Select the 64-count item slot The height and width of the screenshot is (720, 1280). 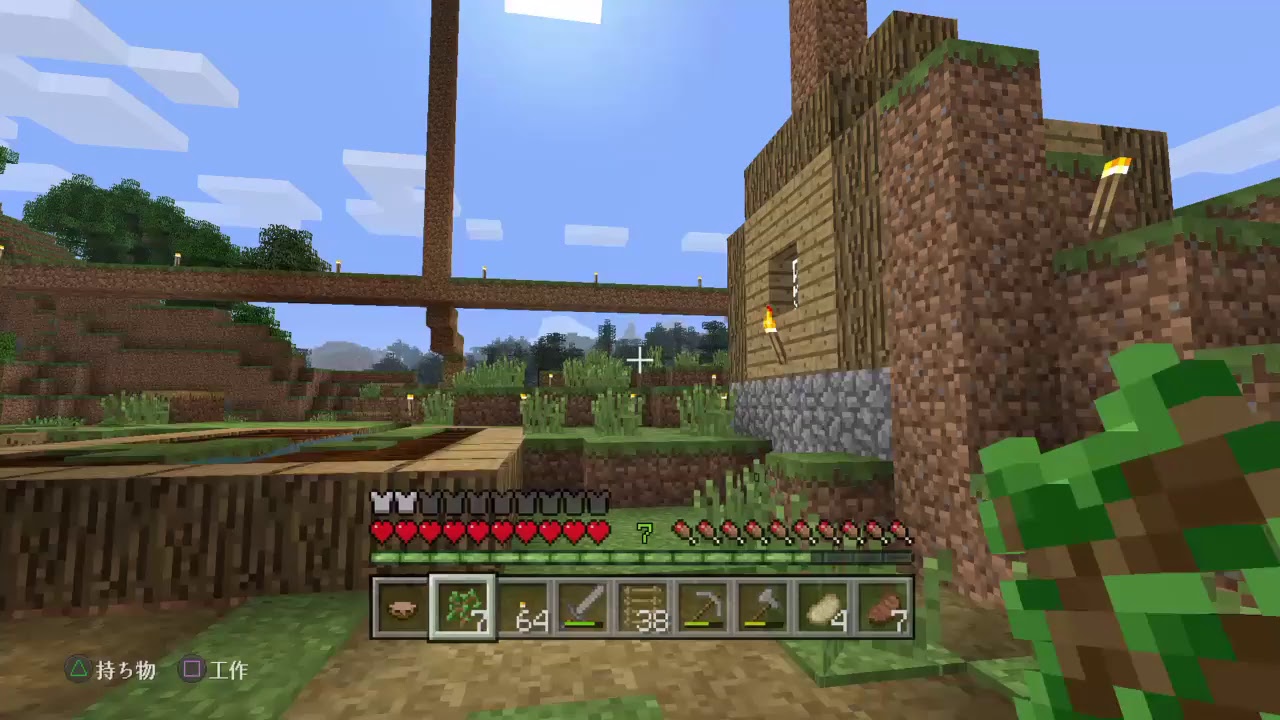click(x=524, y=608)
